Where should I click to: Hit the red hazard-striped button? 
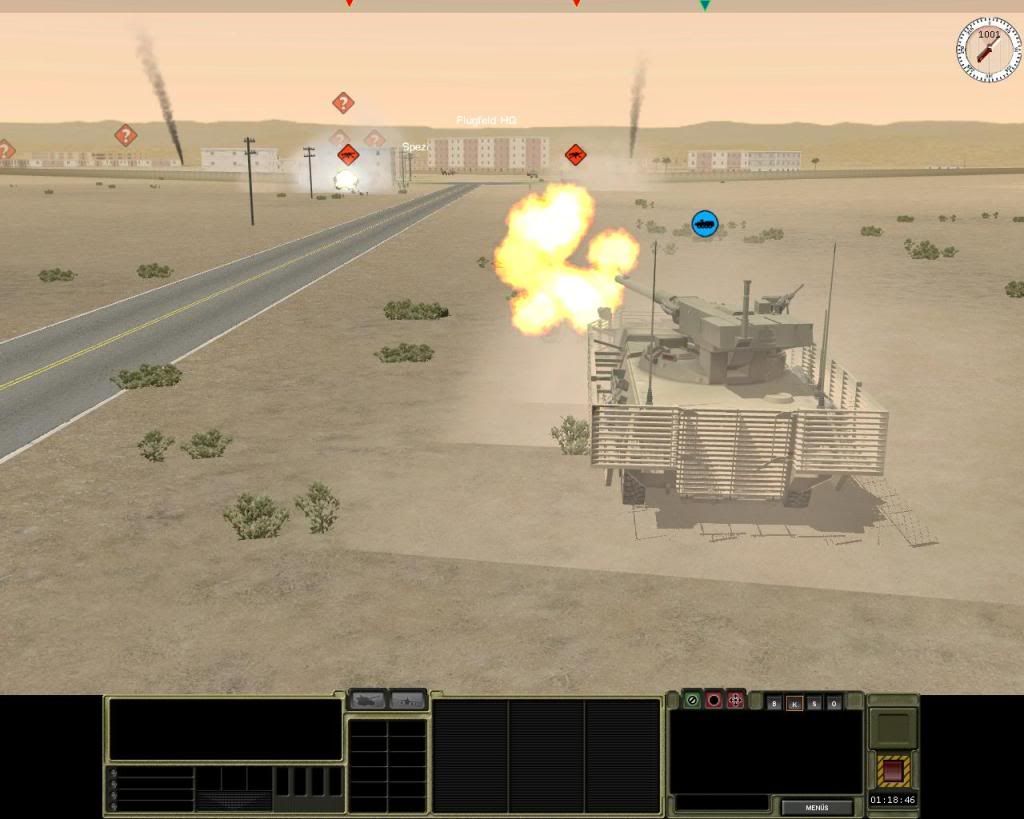[892, 770]
